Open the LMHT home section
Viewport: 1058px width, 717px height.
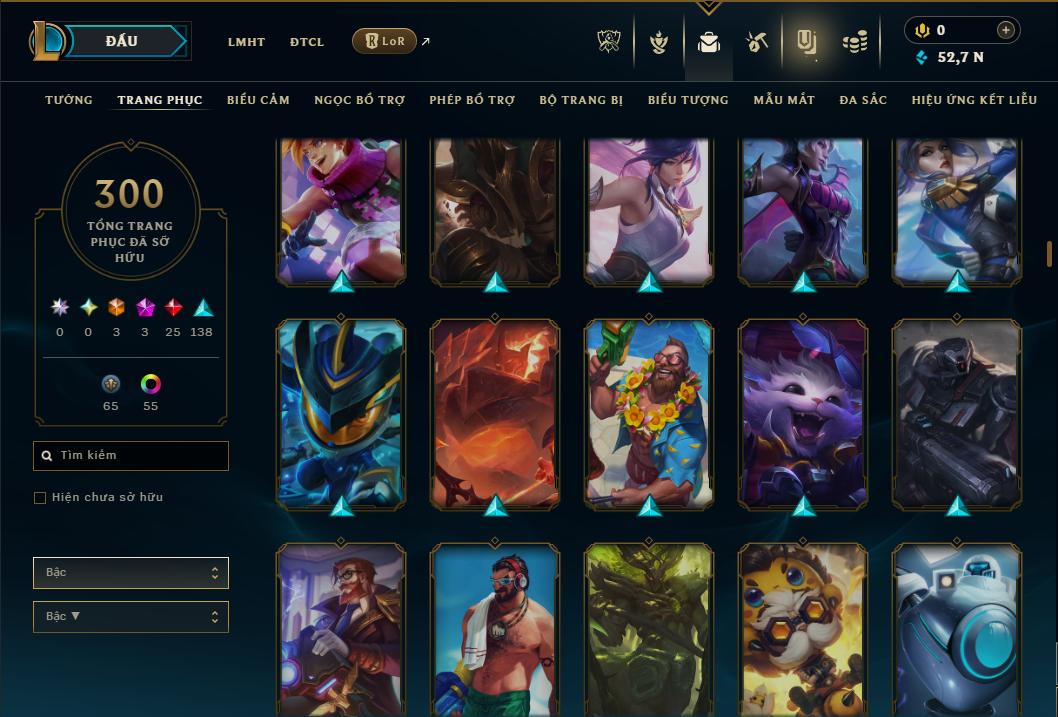click(246, 42)
